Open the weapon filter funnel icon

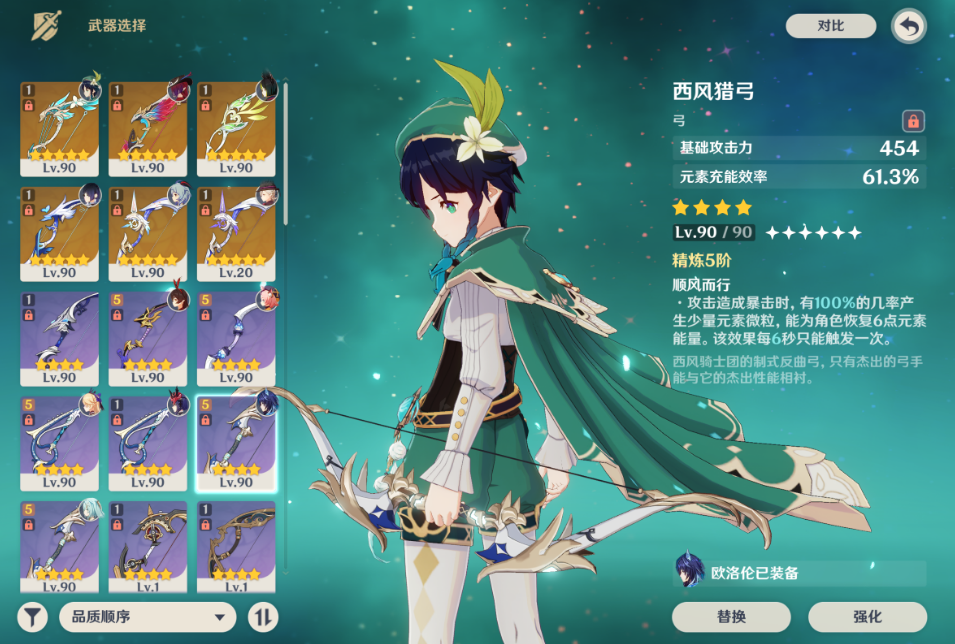(32, 616)
